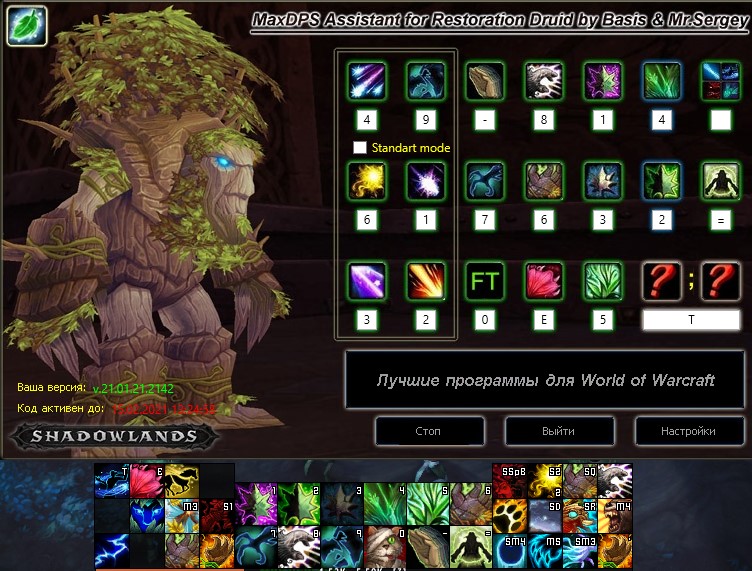Click the pink flower ability icon
Viewport: 752px width, 571px height.
(x=545, y=282)
